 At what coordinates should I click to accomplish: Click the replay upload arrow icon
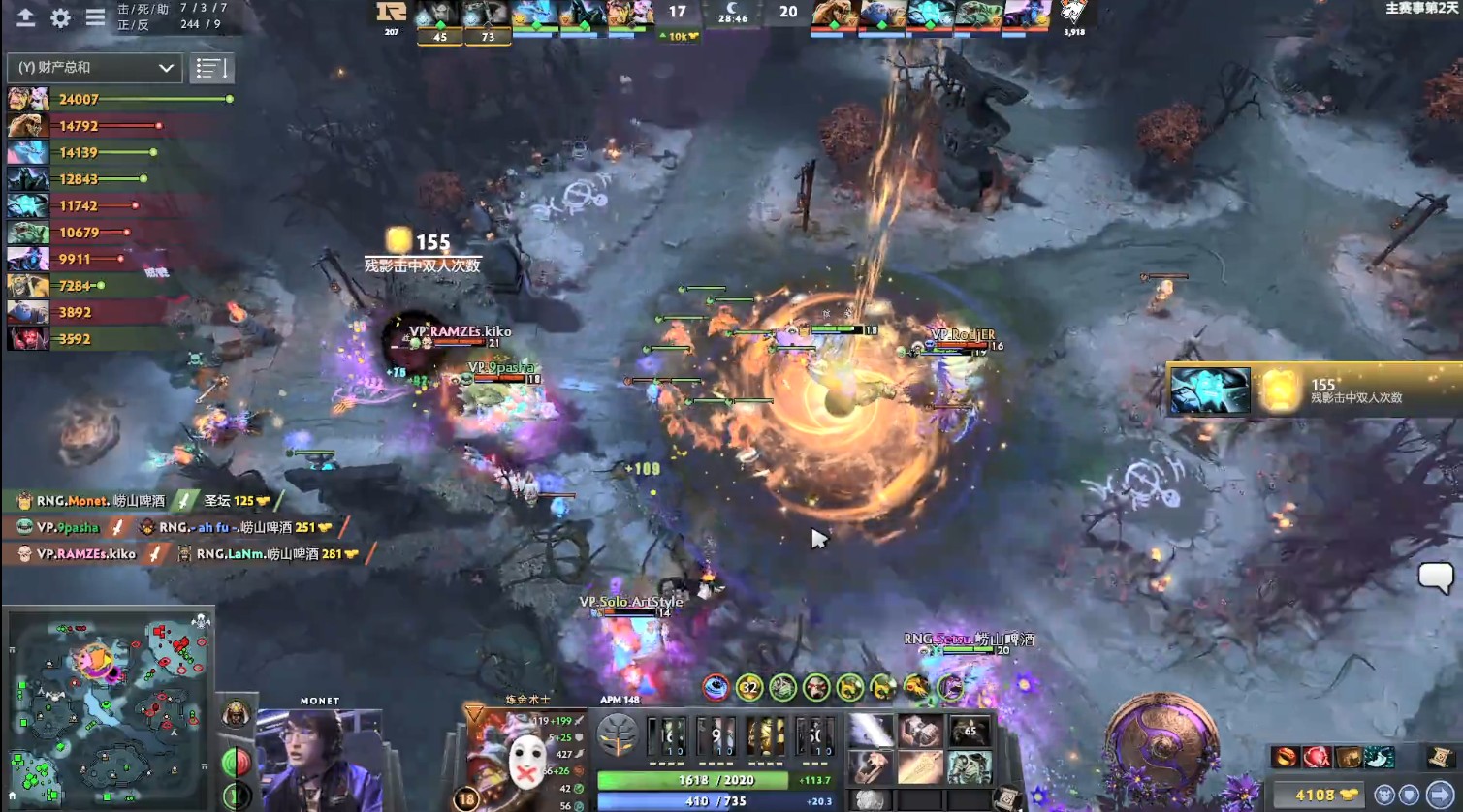24,16
